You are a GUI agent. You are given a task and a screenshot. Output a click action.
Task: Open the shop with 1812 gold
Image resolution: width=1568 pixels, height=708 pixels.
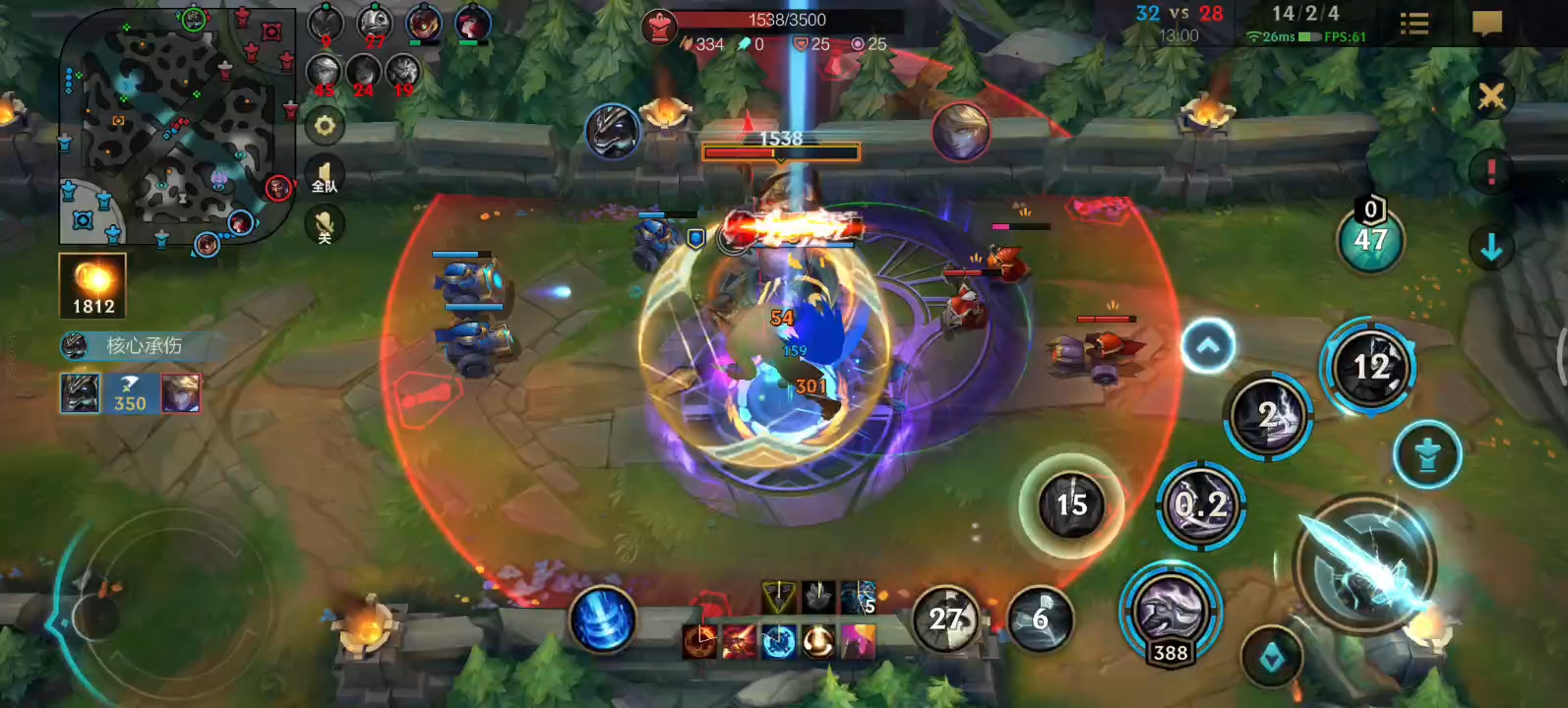92,285
